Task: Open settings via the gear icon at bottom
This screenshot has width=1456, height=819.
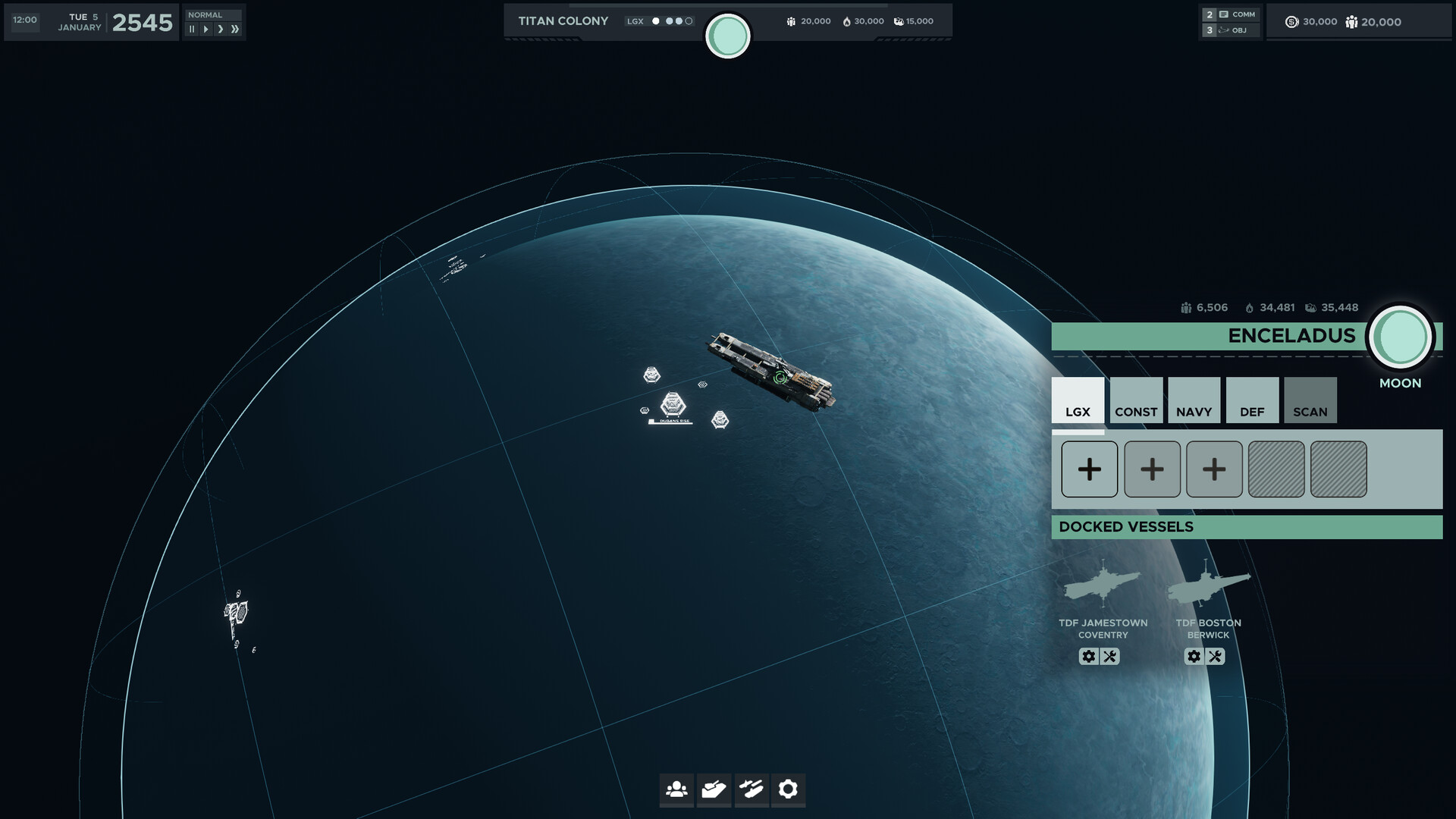Action: [x=789, y=790]
